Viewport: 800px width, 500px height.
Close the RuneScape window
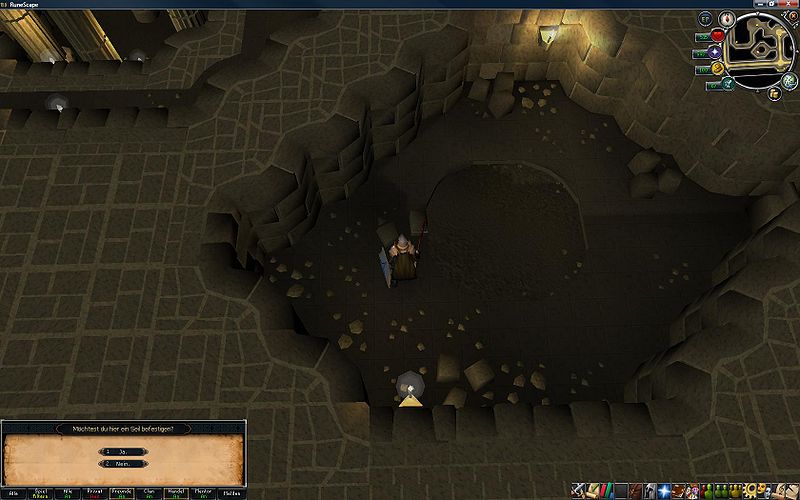coord(790,4)
